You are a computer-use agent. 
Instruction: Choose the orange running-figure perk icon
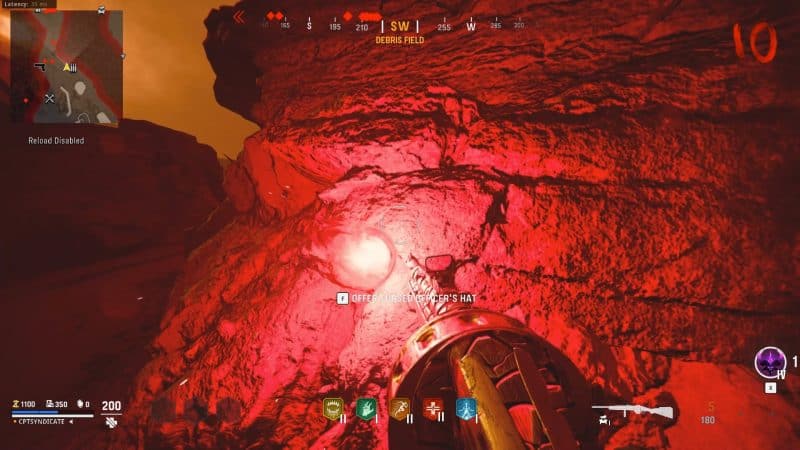click(399, 408)
